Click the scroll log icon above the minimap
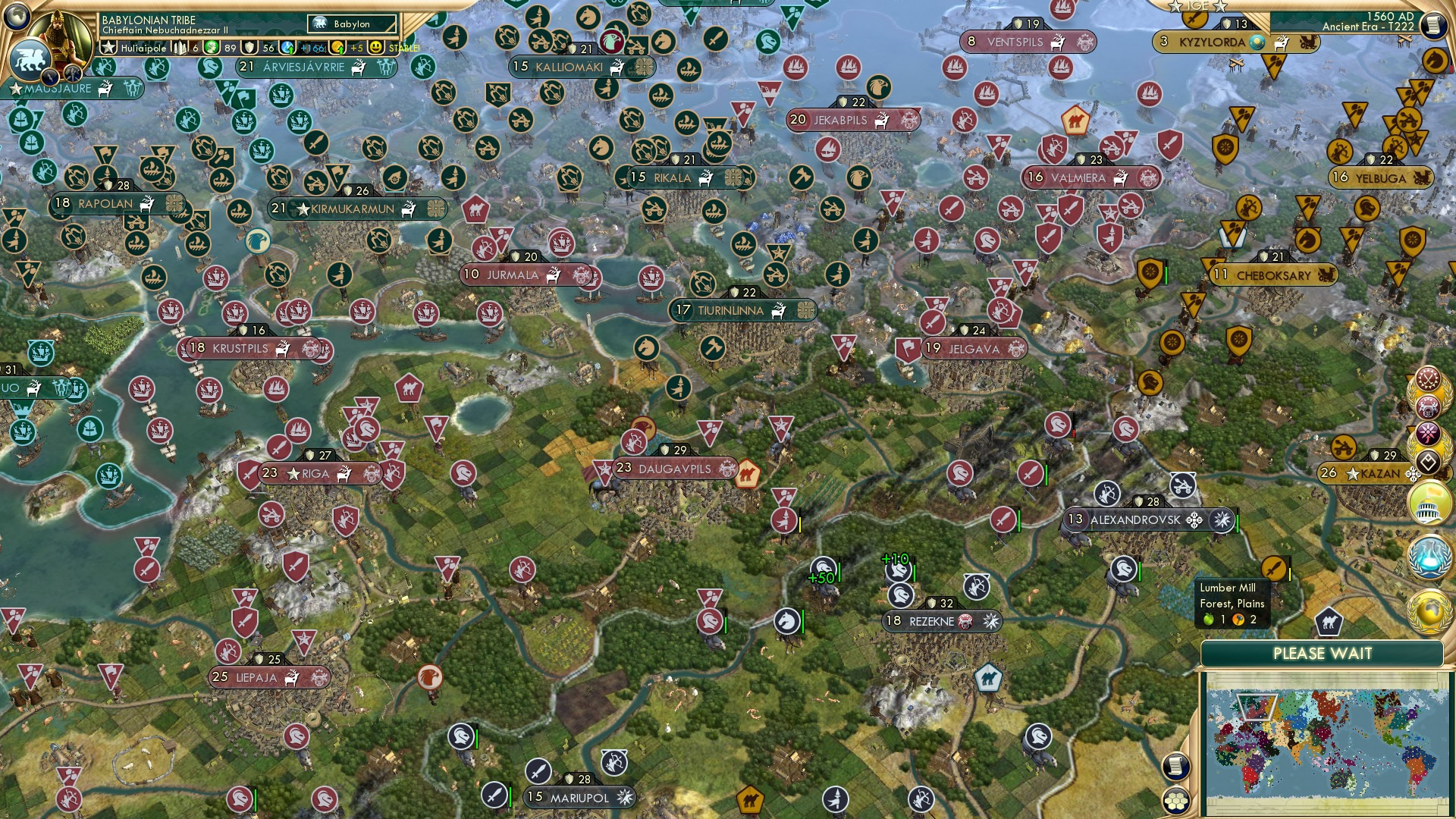The height and width of the screenshot is (819, 1456). (x=1176, y=767)
